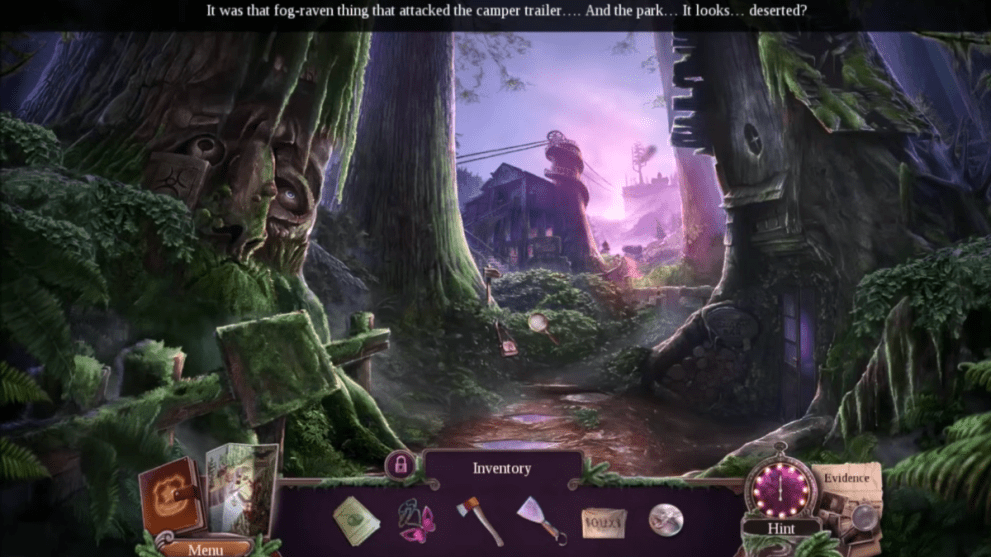Select the round silver coin item
Image resolution: width=991 pixels, height=557 pixels.
(x=665, y=519)
